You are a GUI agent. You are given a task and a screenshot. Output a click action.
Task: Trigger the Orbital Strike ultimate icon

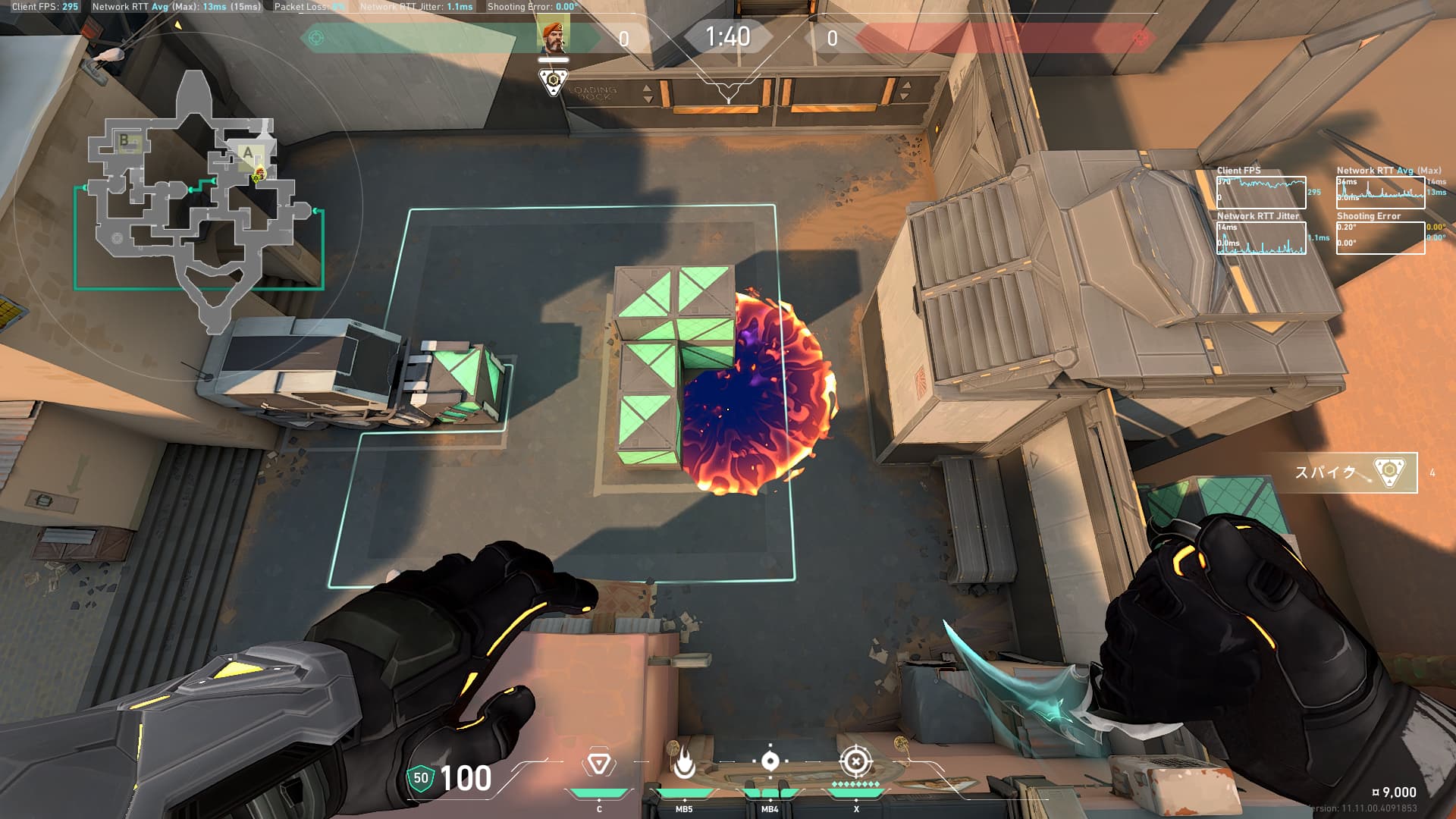point(855,761)
